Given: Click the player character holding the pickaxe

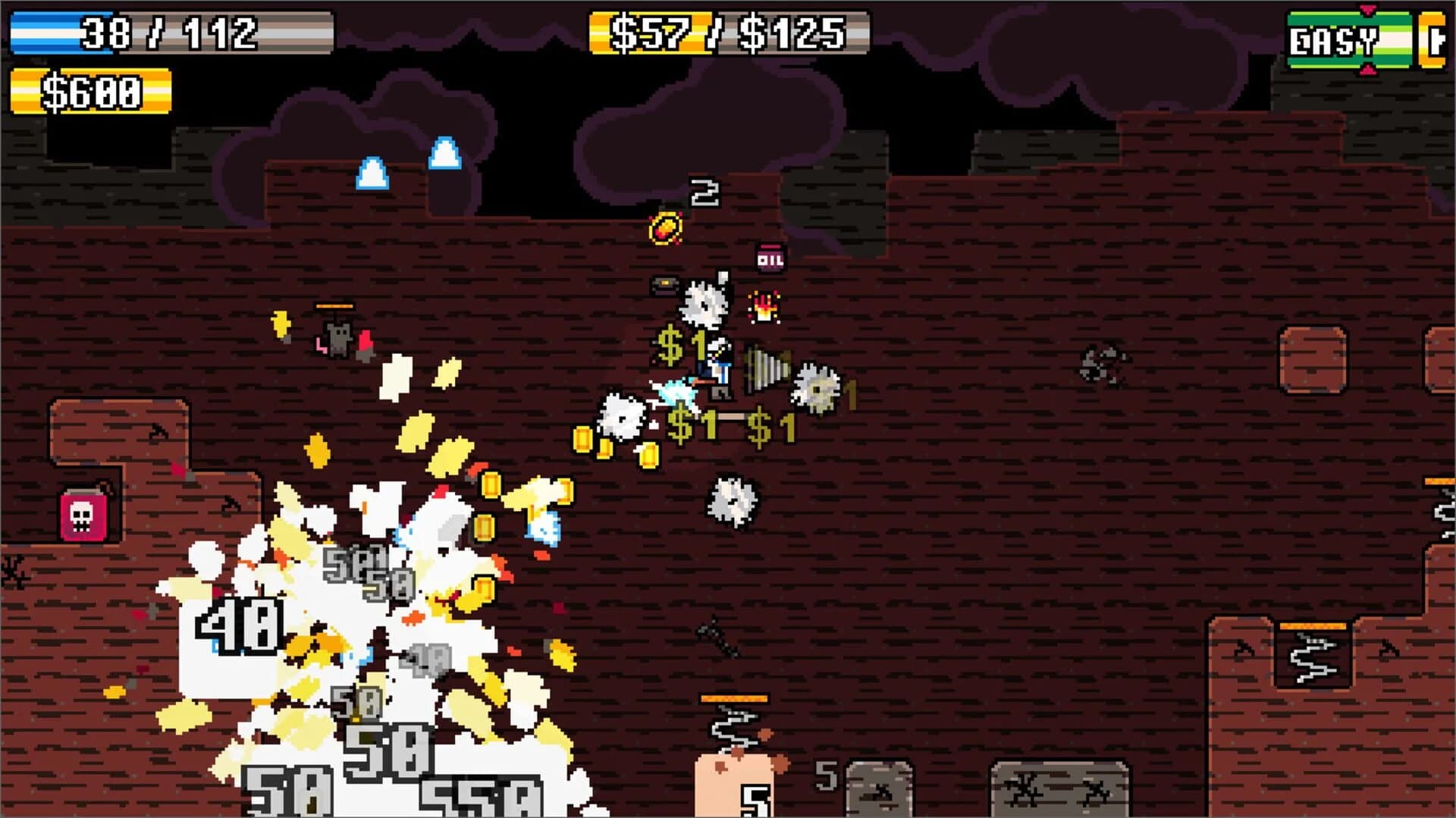Looking at the screenshot, I should [718, 368].
